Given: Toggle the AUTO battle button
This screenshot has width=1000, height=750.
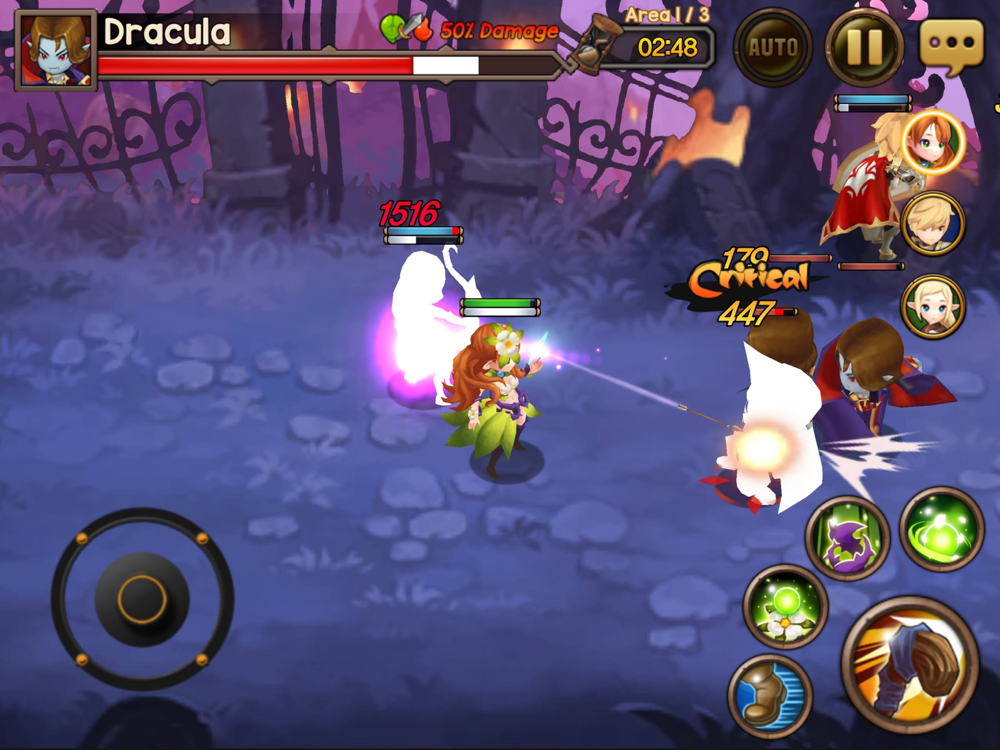Looking at the screenshot, I should pyautogui.click(x=772, y=47).
